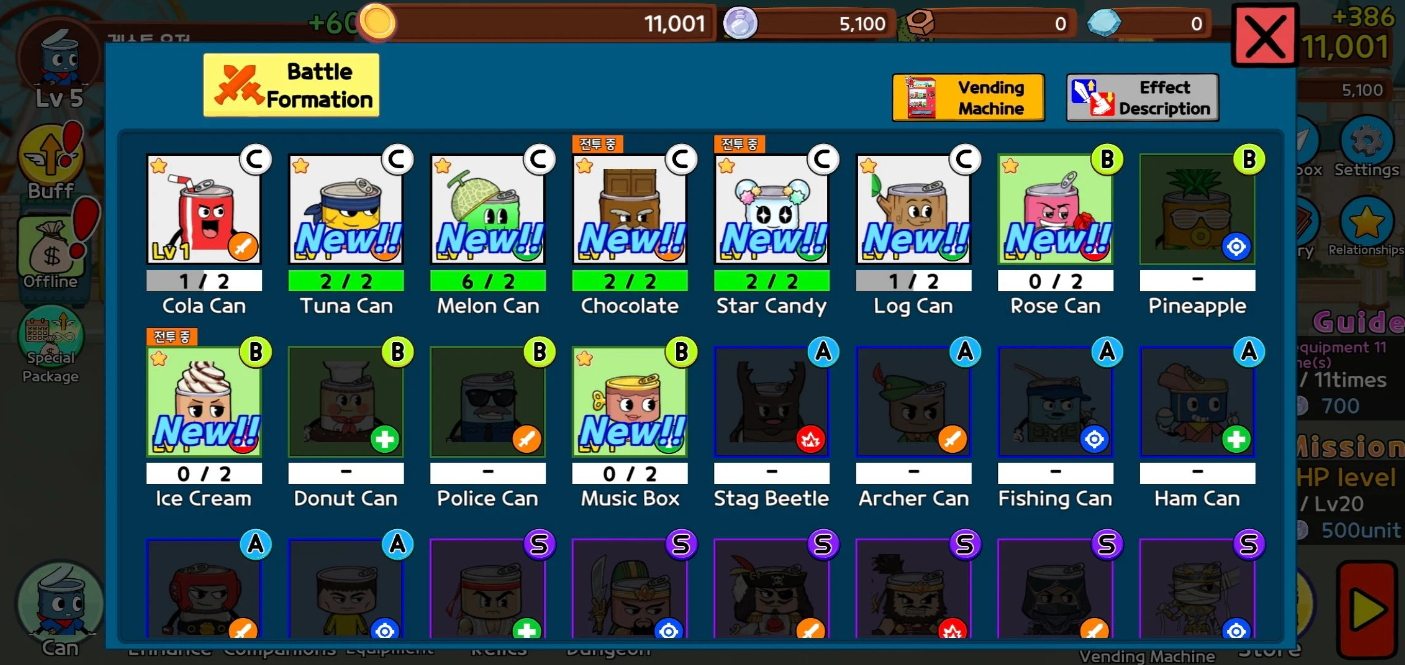The height and width of the screenshot is (665, 1405).
Task: Select the Cola Can card
Action: pyautogui.click(x=204, y=209)
